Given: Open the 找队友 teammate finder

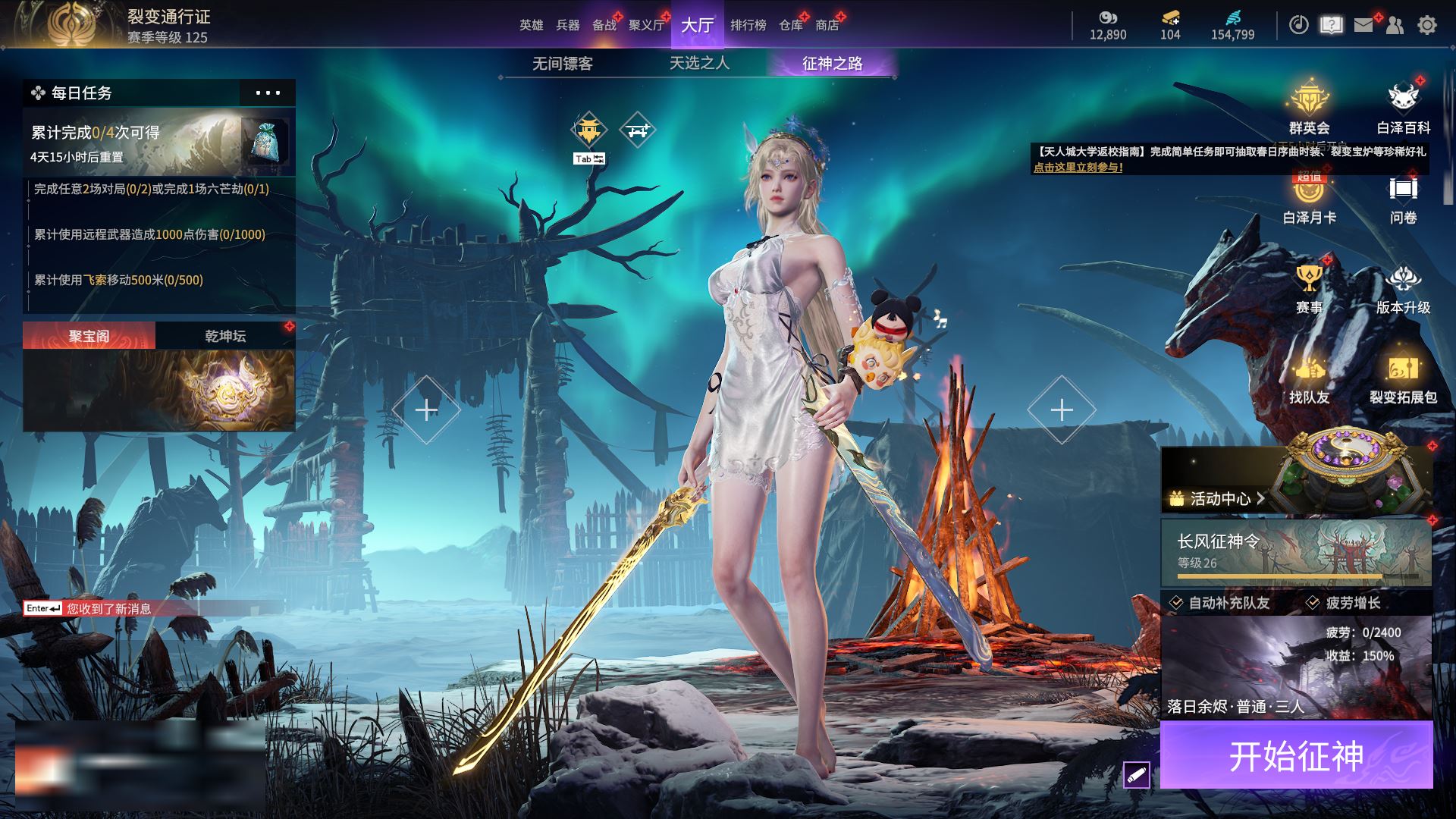Looking at the screenshot, I should pyautogui.click(x=1309, y=379).
